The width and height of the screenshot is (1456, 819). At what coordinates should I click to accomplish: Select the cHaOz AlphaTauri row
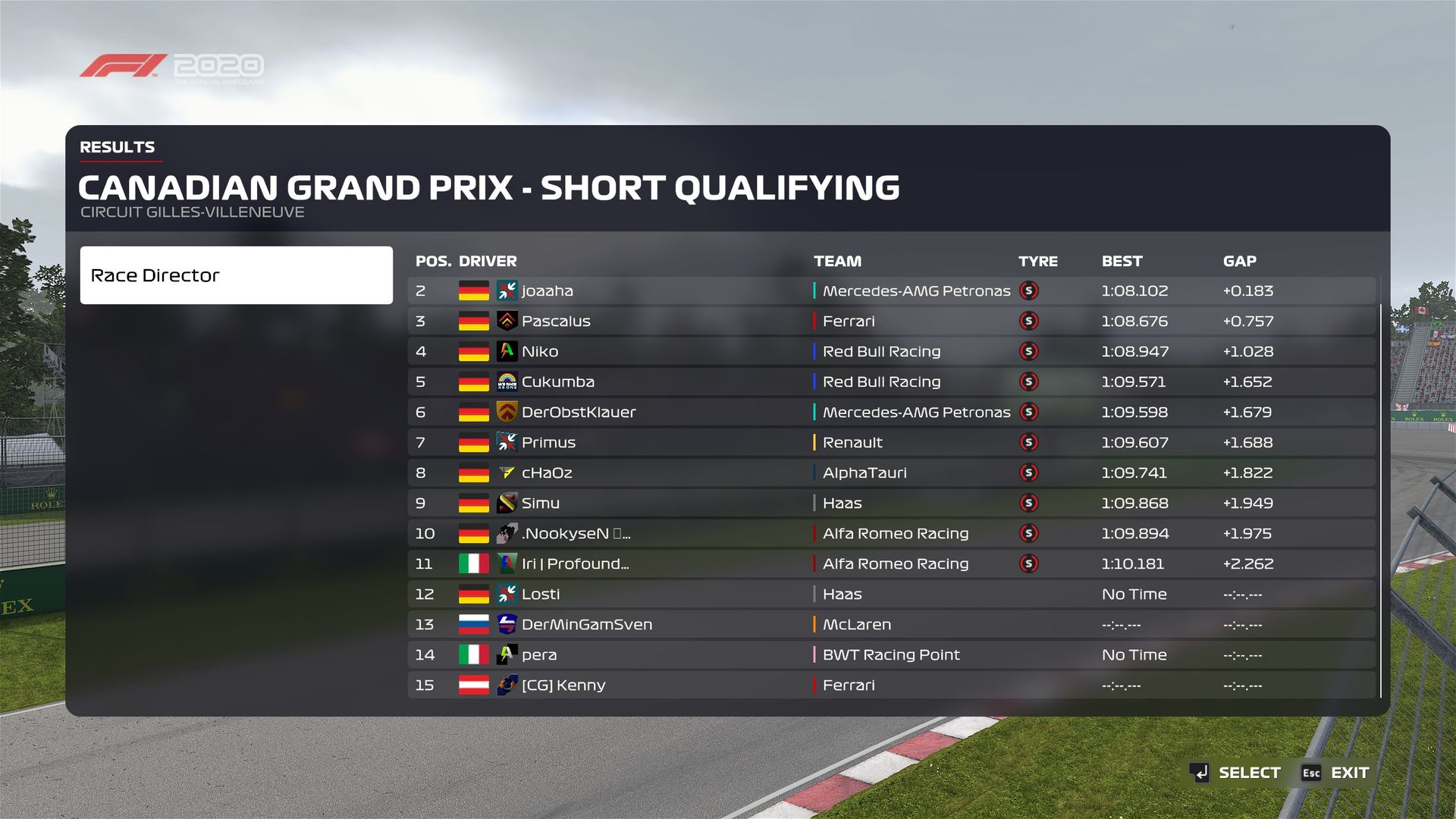[891, 473]
